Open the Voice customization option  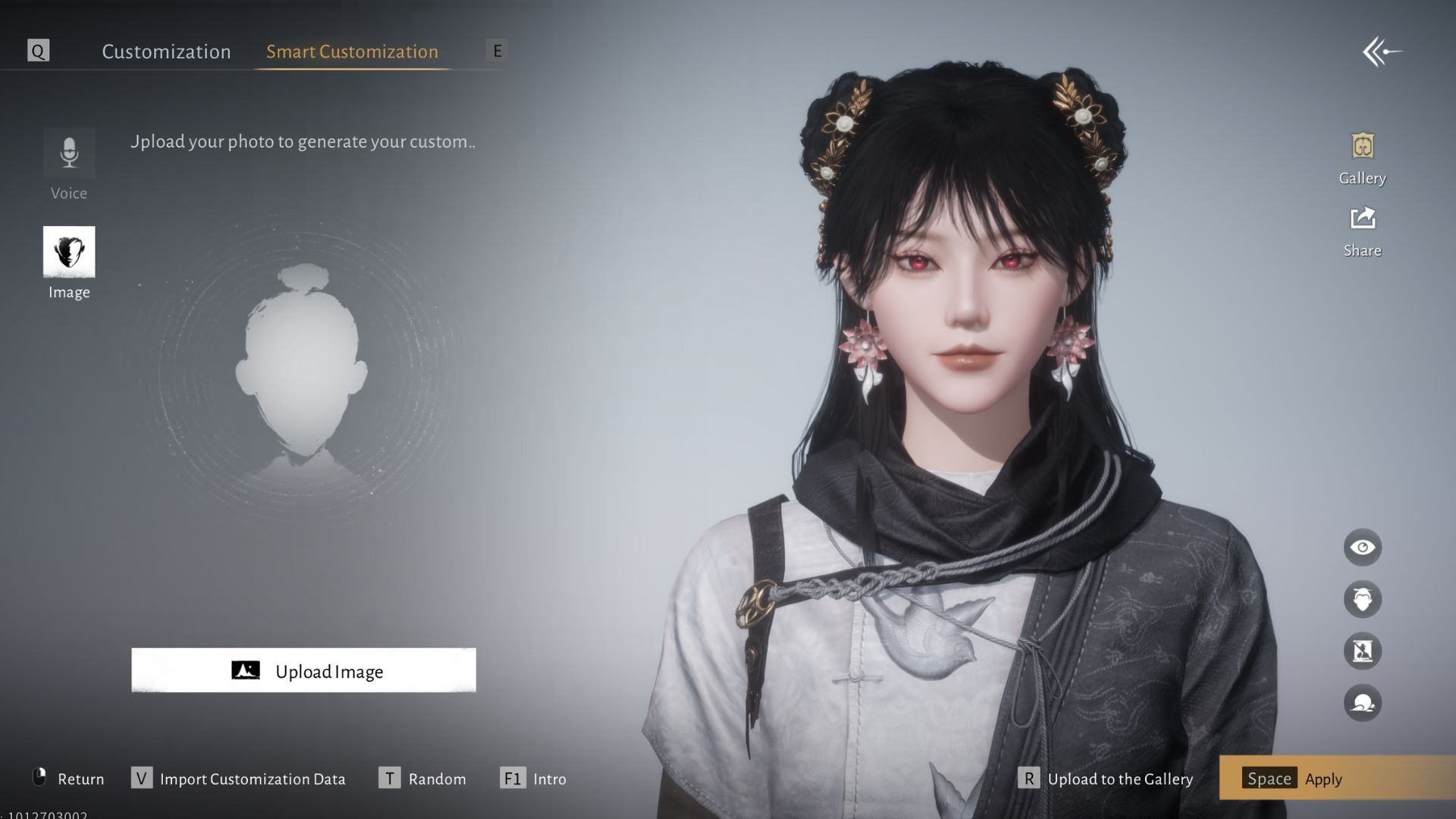tap(69, 164)
